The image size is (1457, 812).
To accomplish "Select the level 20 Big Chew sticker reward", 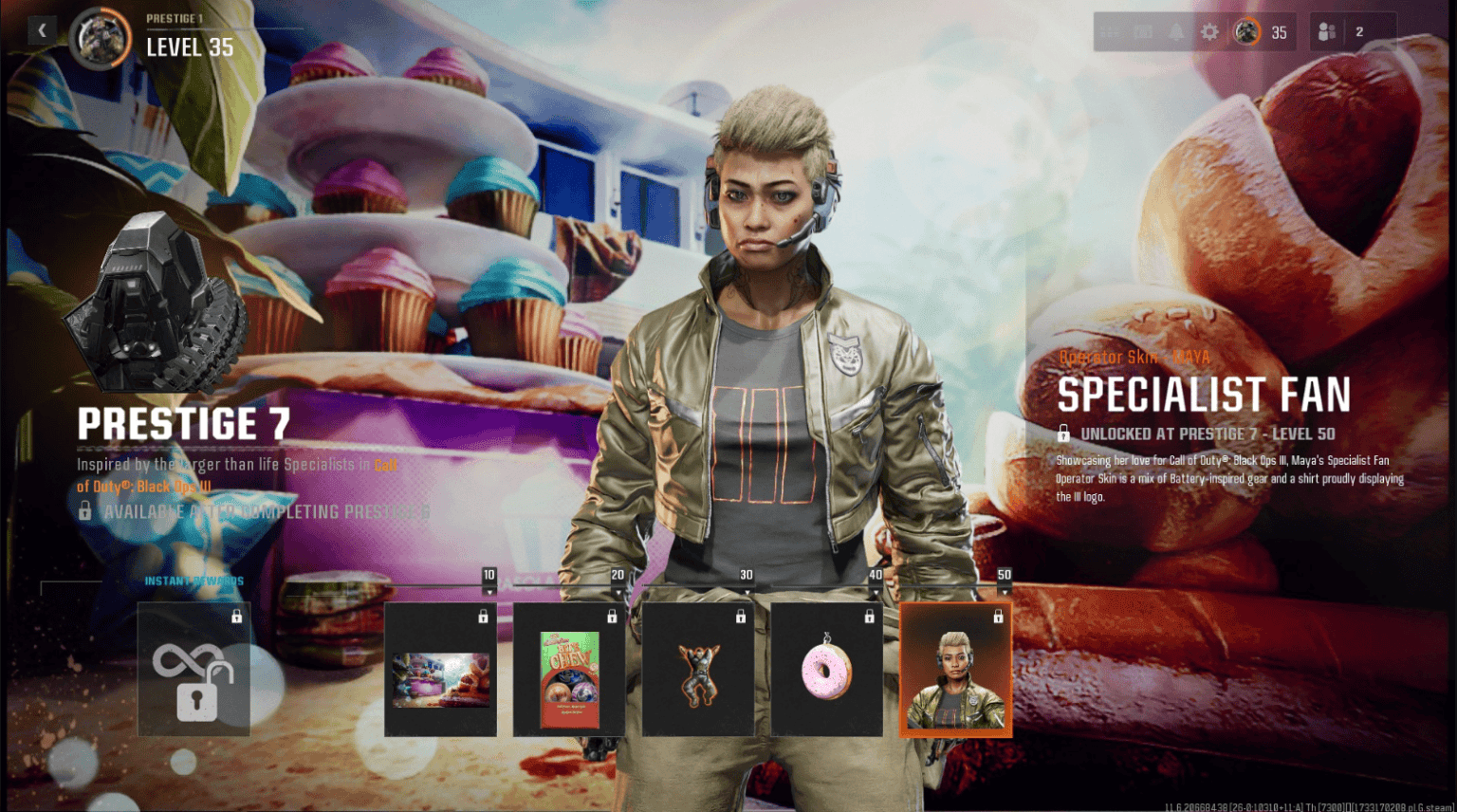I will tap(569, 669).
